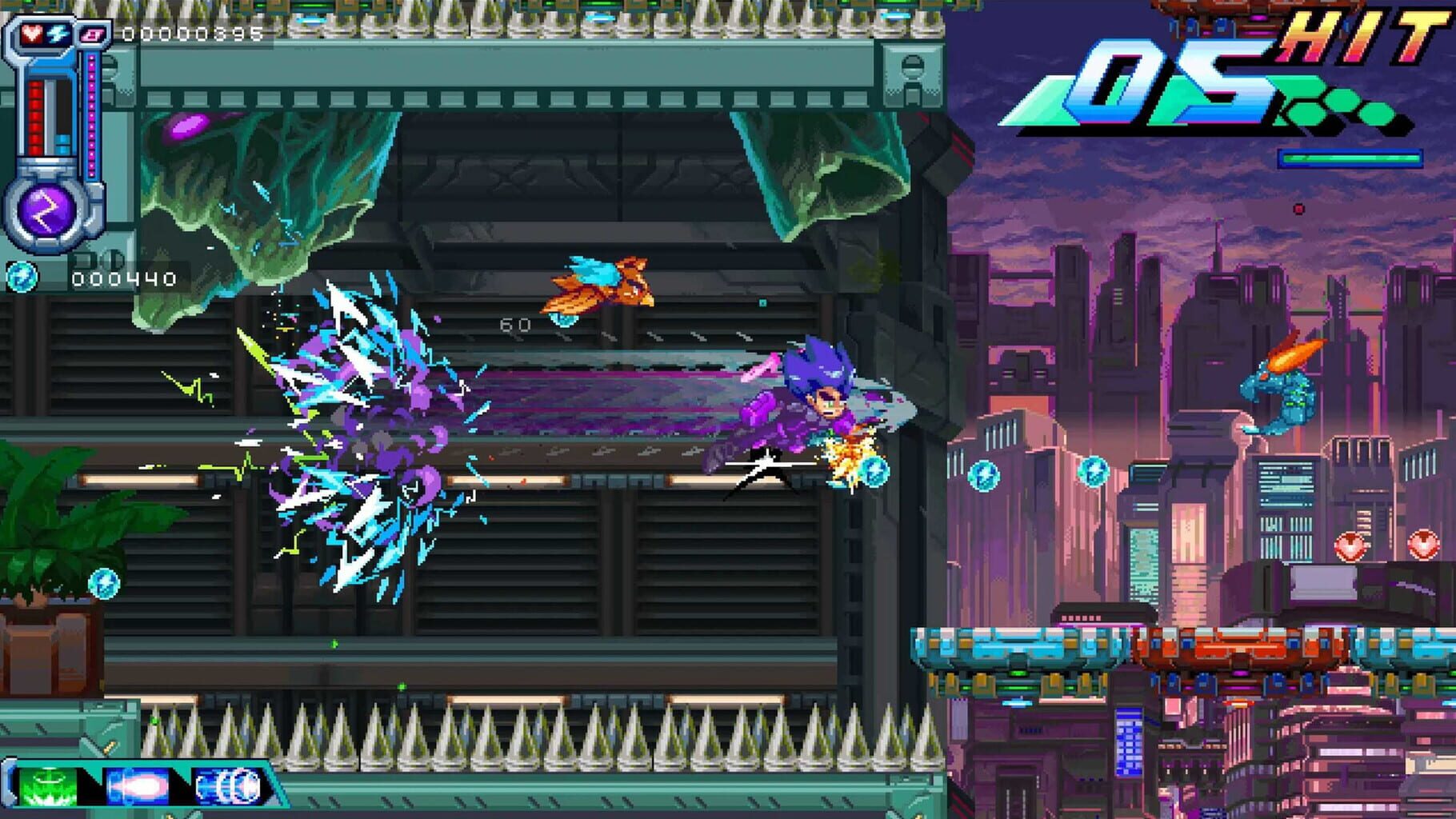Click the blue lightning bolt HUD icon

(x=58, y=35)
